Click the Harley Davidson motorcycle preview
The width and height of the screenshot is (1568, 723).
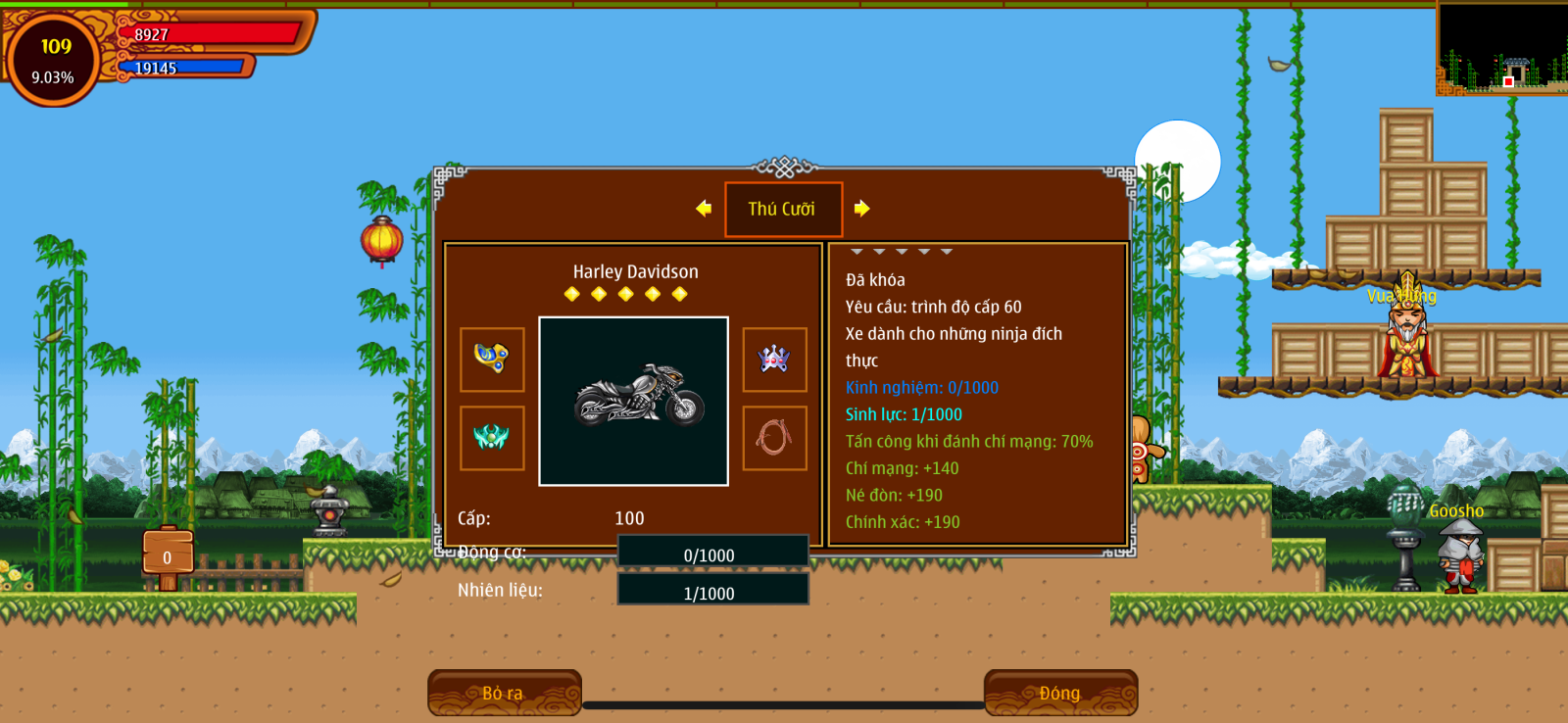pos(633,401)
